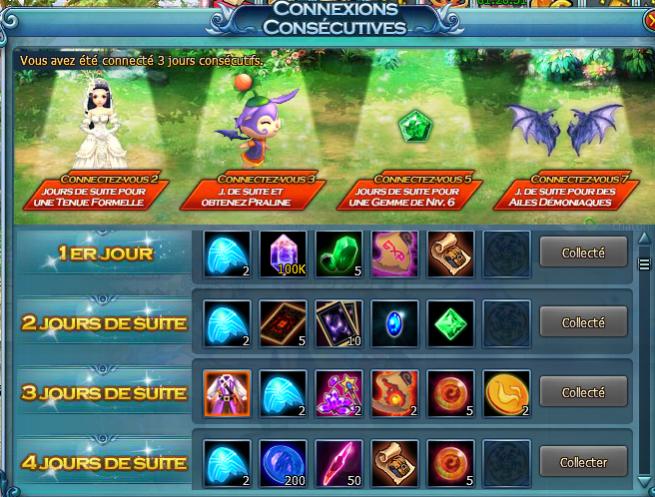The image size is (655, 497).
Task: Select the green gem in 2 Jours row
Action: (450, 323)
